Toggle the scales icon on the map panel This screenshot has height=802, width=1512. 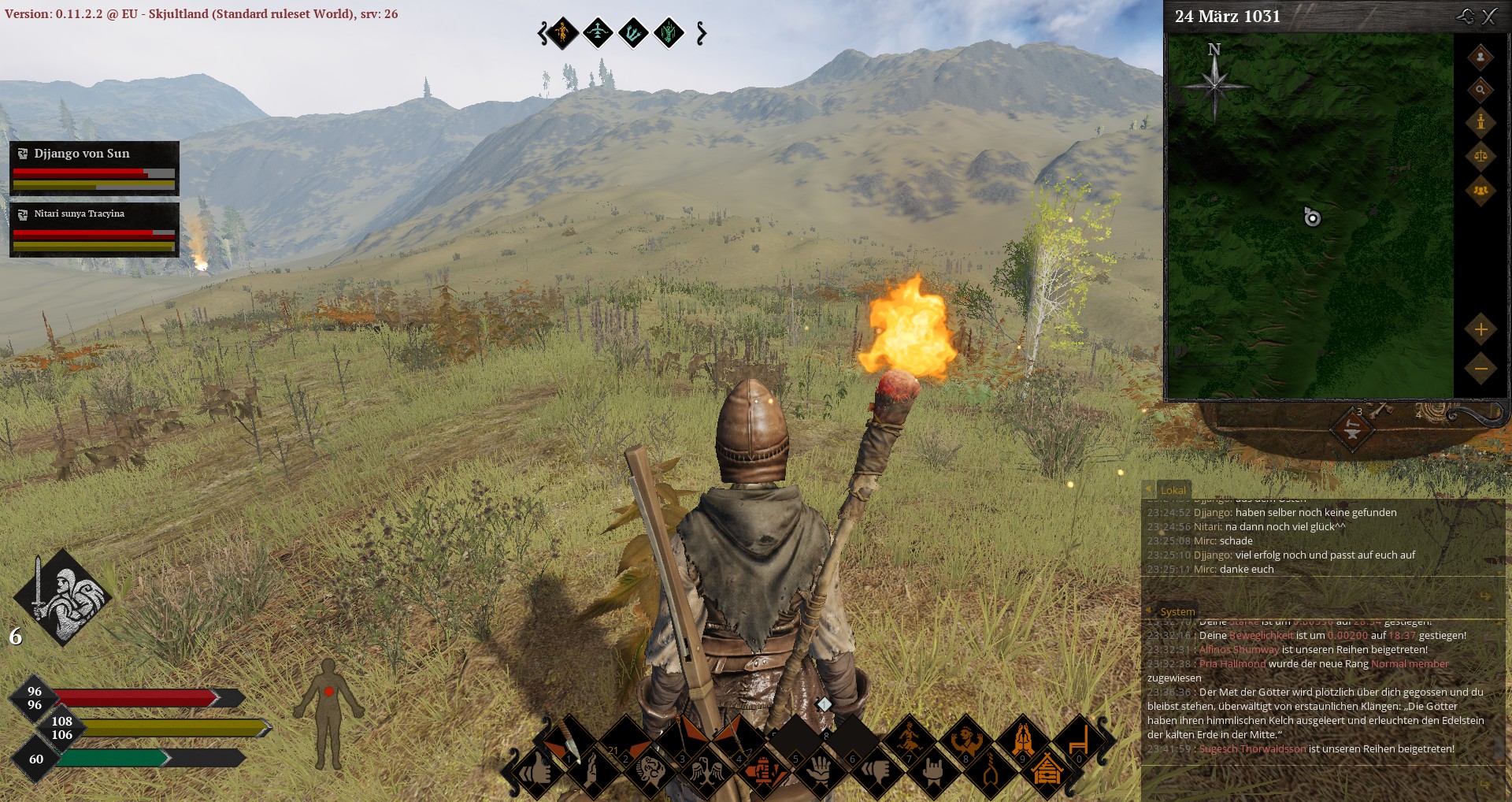click(x=1480, y=155)
